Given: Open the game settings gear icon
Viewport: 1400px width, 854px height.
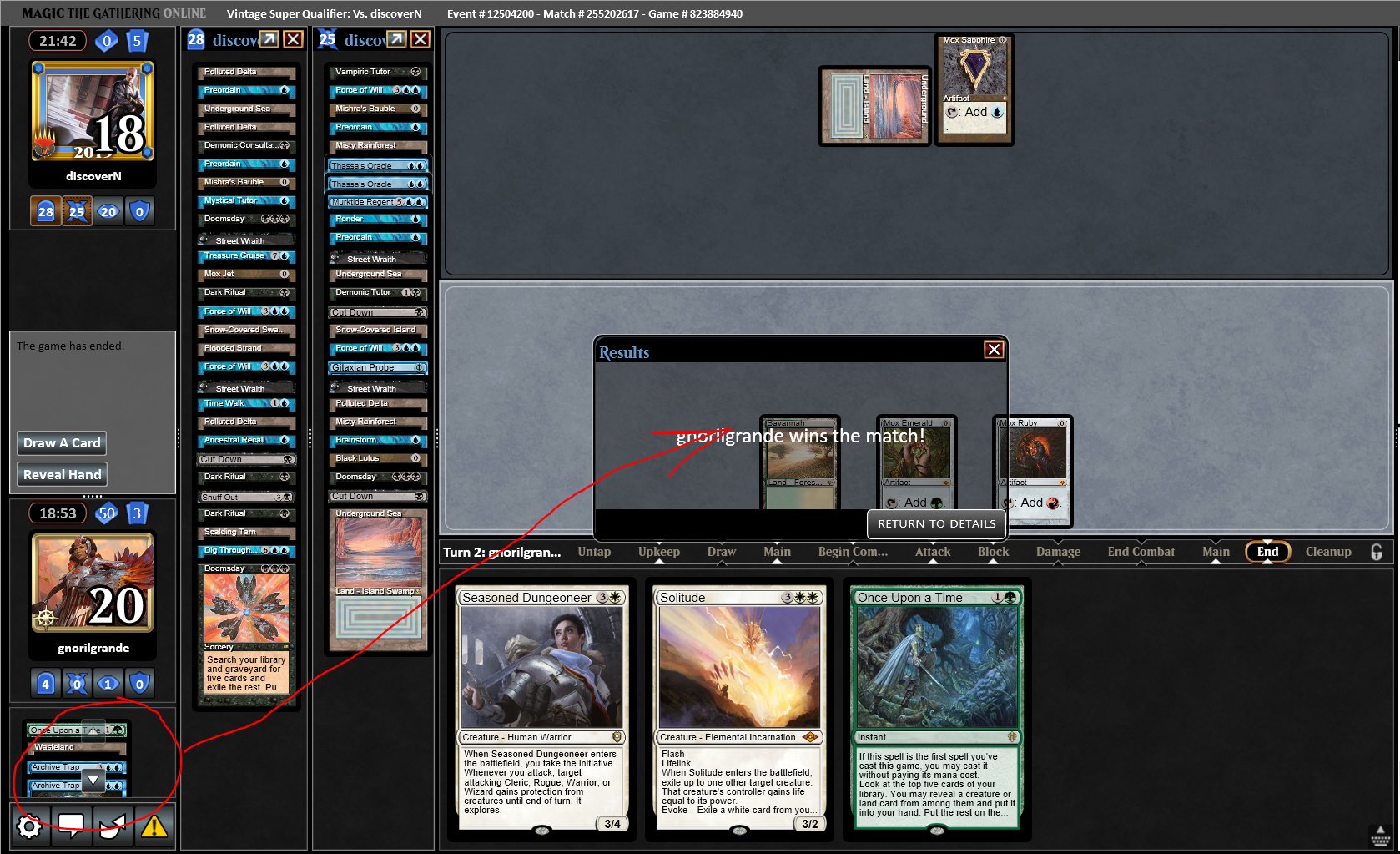Looking at the screenshot, I should click(x=30, y=826).
